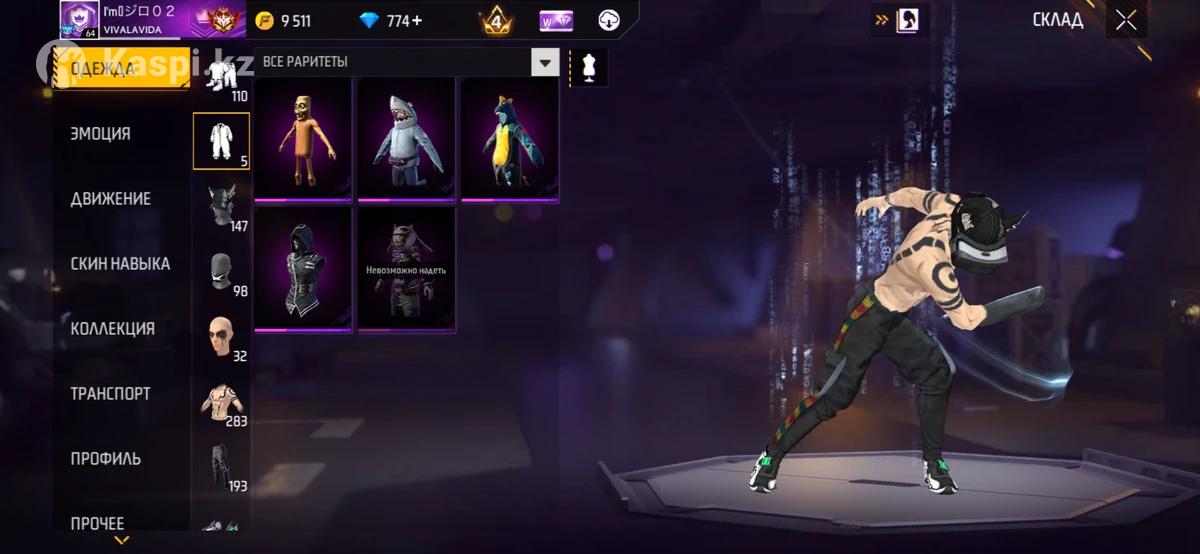Select the ПРОЧЕЕ category
Screen dimensions: 1200x554
pos(97,523)
